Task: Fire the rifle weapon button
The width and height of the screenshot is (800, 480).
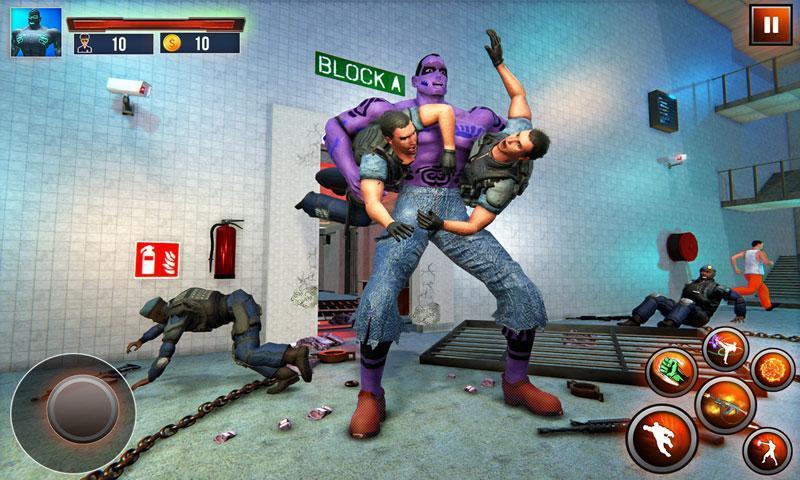Action: click(724, 406)
